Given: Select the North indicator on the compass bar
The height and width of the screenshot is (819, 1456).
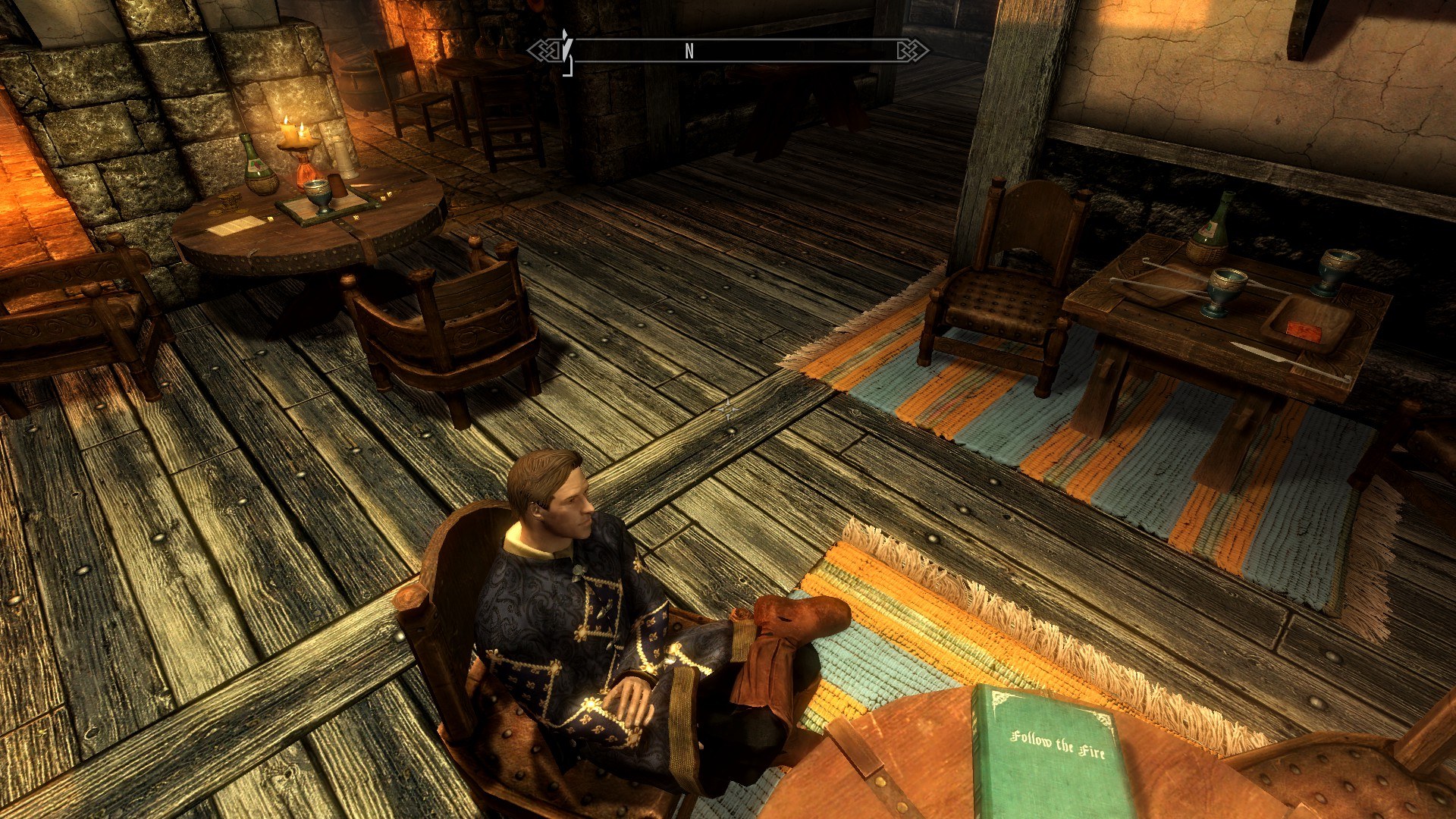Looking at the screenshot, I should point(689,51).
